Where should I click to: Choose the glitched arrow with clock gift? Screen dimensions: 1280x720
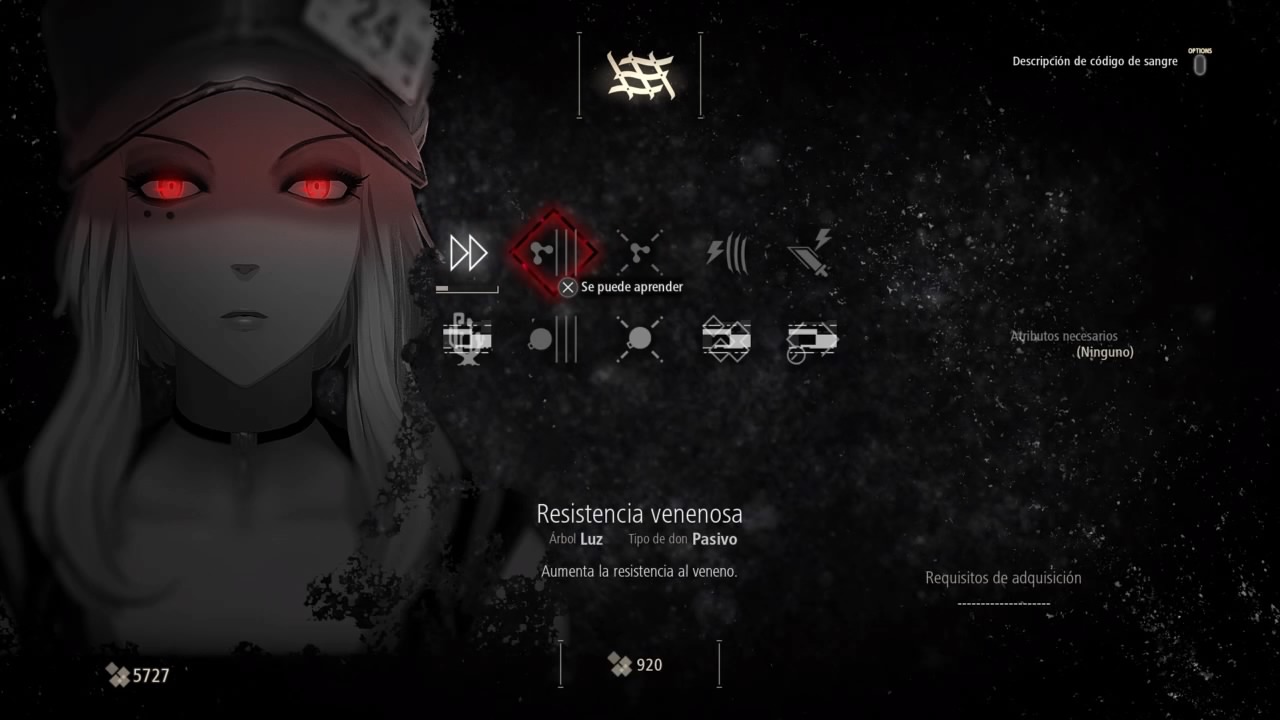coord(811,339)
